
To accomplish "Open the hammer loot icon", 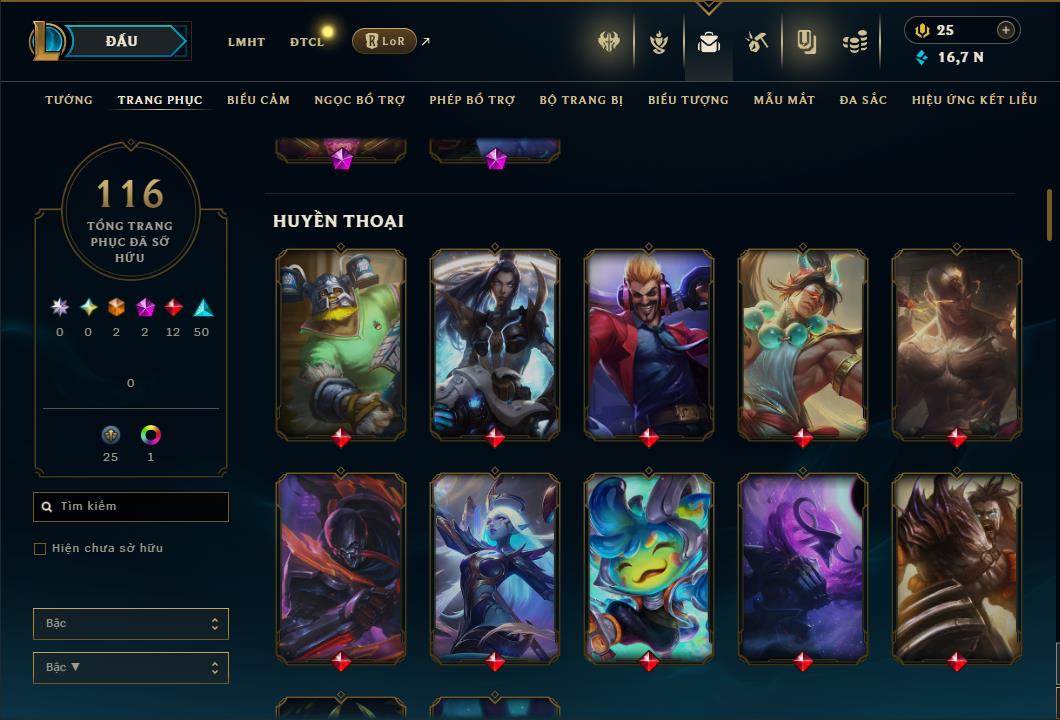I will pyautogui.click(x=757, y=42).
